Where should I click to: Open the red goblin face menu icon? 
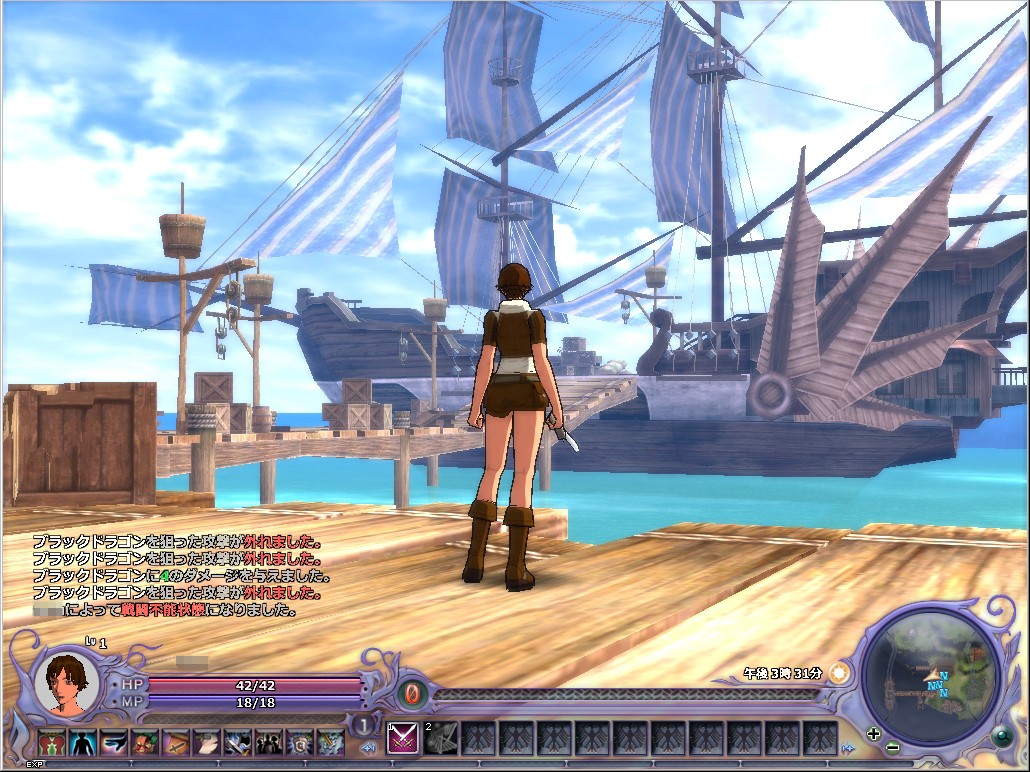[x=145, y=742]
